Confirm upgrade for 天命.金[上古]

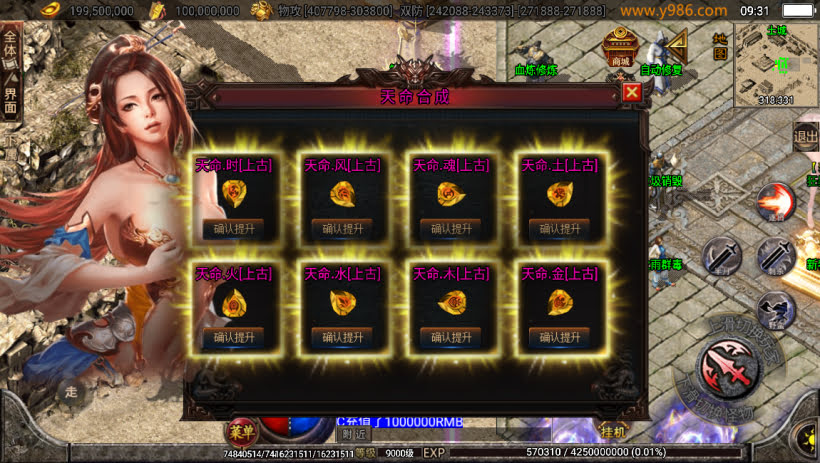point(559,337)
